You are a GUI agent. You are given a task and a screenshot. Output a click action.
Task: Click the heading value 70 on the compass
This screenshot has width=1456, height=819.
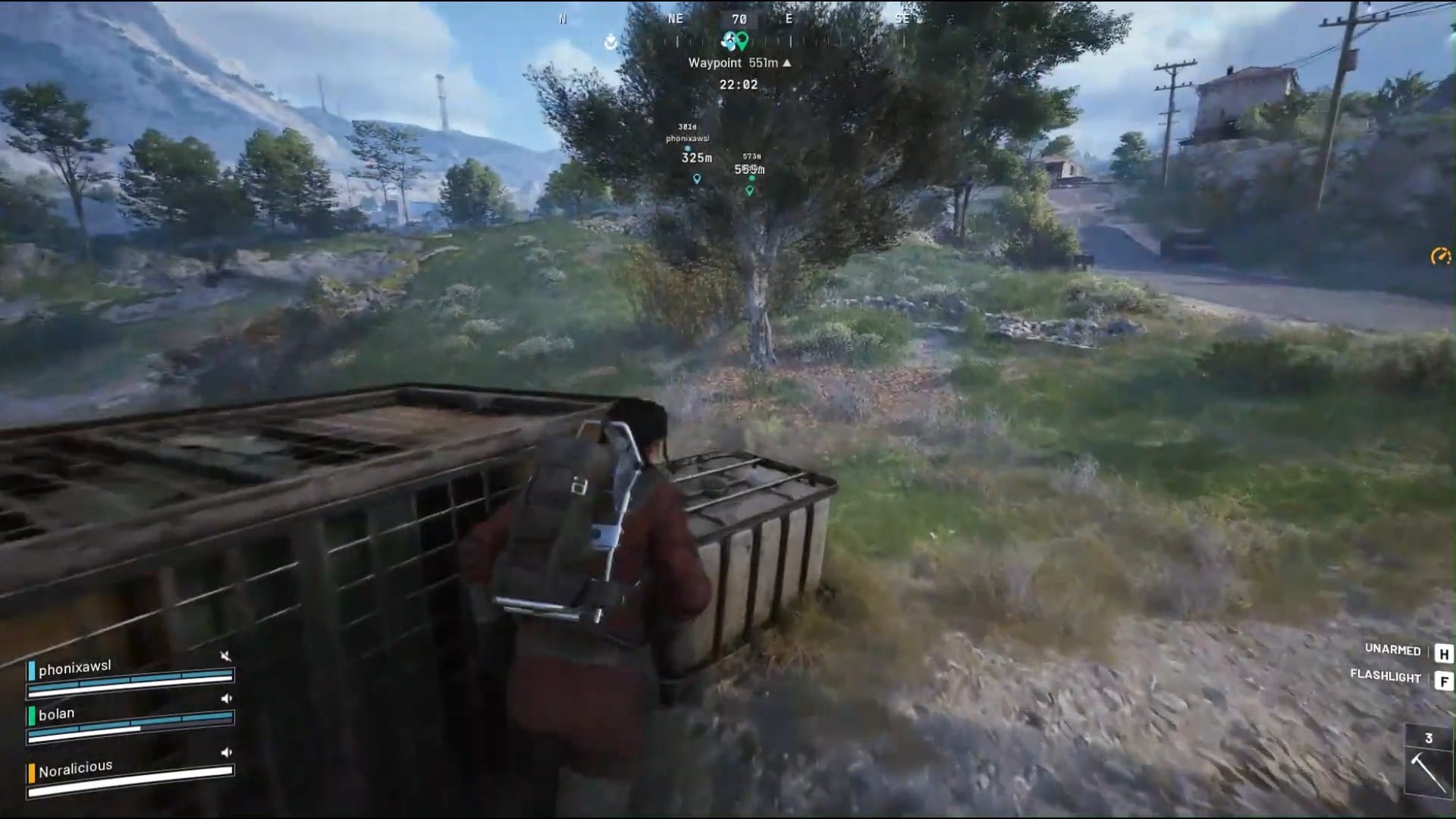pyautogui.click(x=740, y=19)
